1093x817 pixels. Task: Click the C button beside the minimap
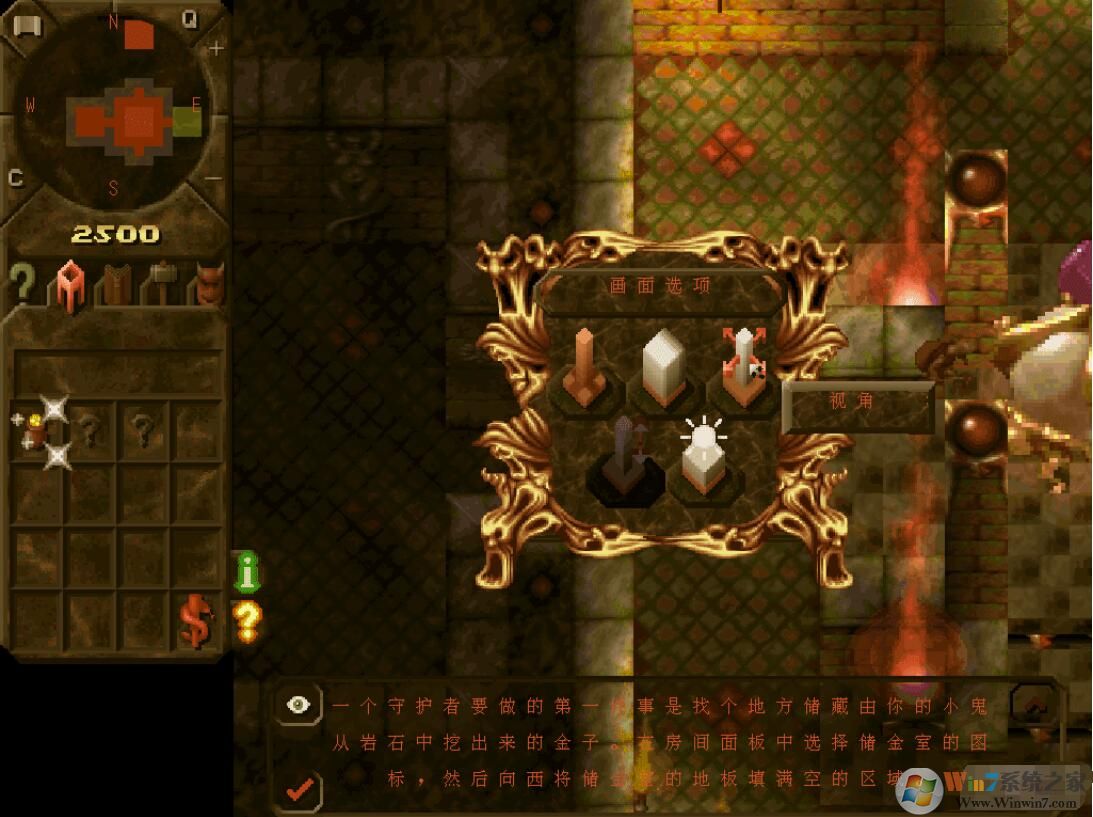(x=16, y=178)
